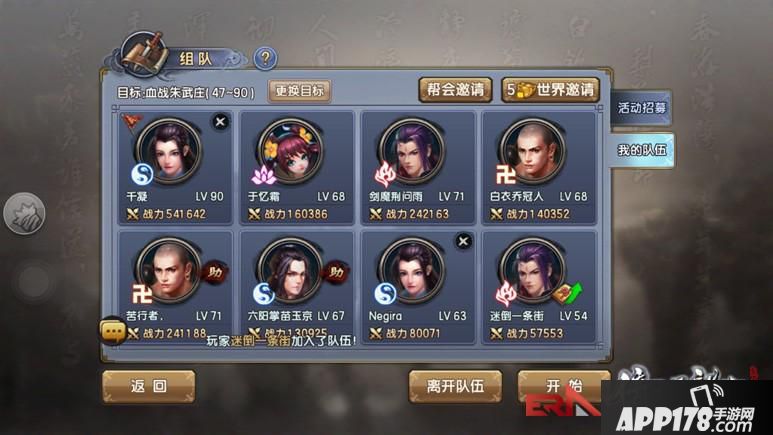Click the 更换目标 change target button
Viewport: 773px width, 435px height.
(300, 91)
